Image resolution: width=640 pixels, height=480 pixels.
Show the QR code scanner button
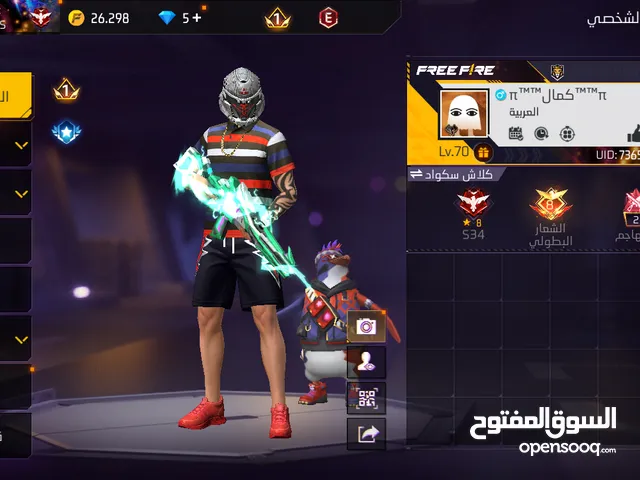click(365, 398)
